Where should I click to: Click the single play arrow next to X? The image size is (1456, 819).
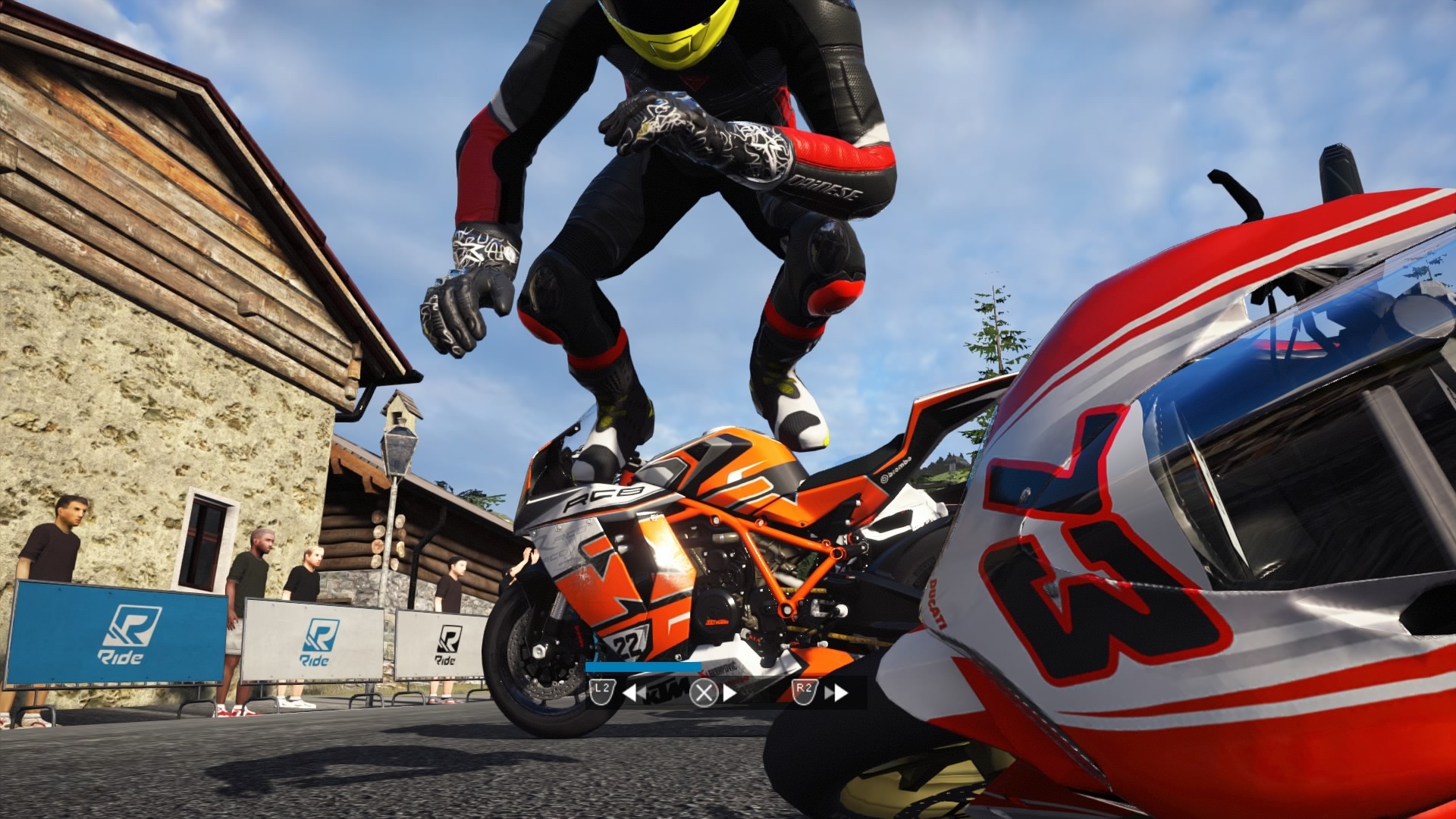point(730,692)
